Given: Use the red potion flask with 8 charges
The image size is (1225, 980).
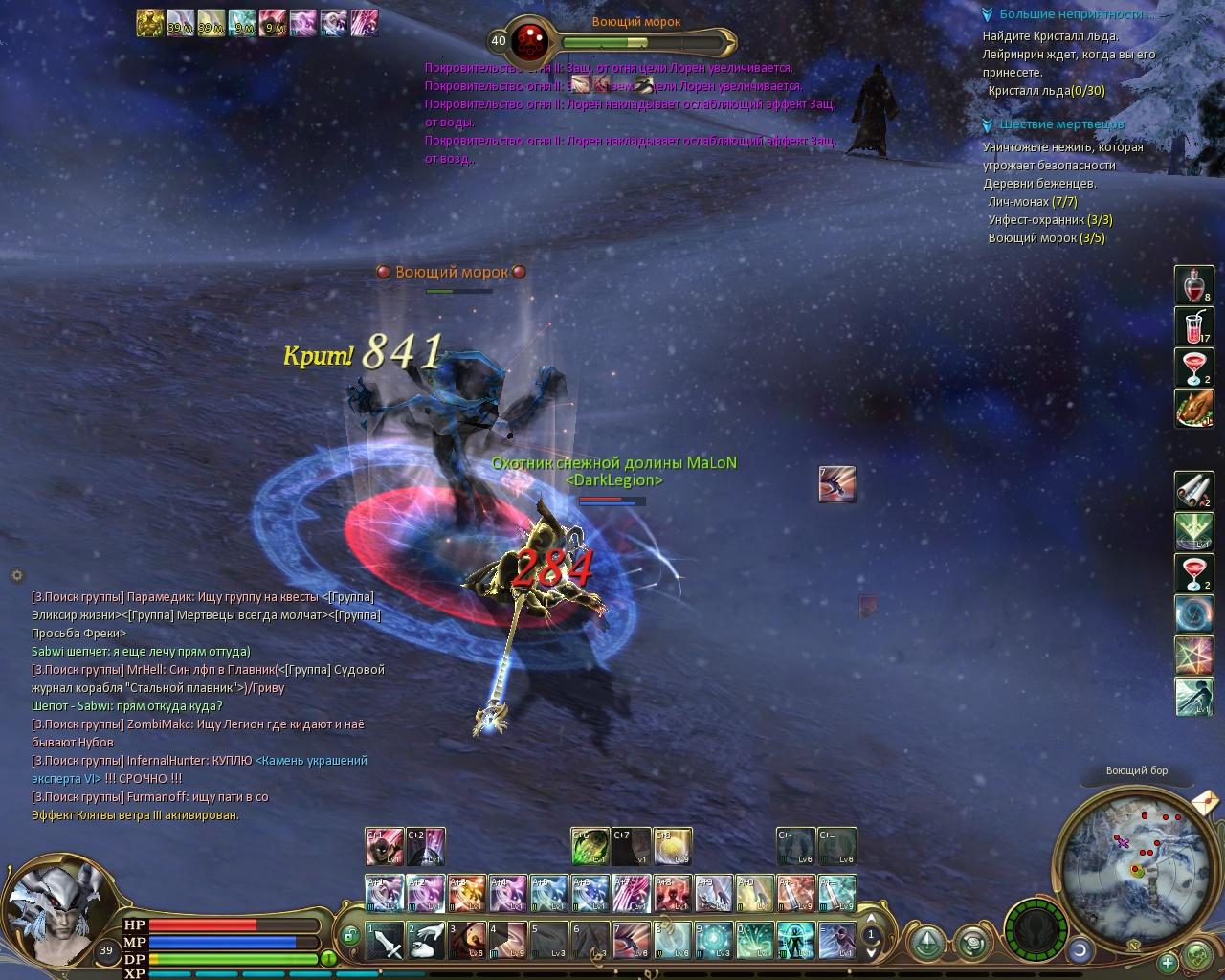Looking at the screenshot, I should pos(1193,285).
